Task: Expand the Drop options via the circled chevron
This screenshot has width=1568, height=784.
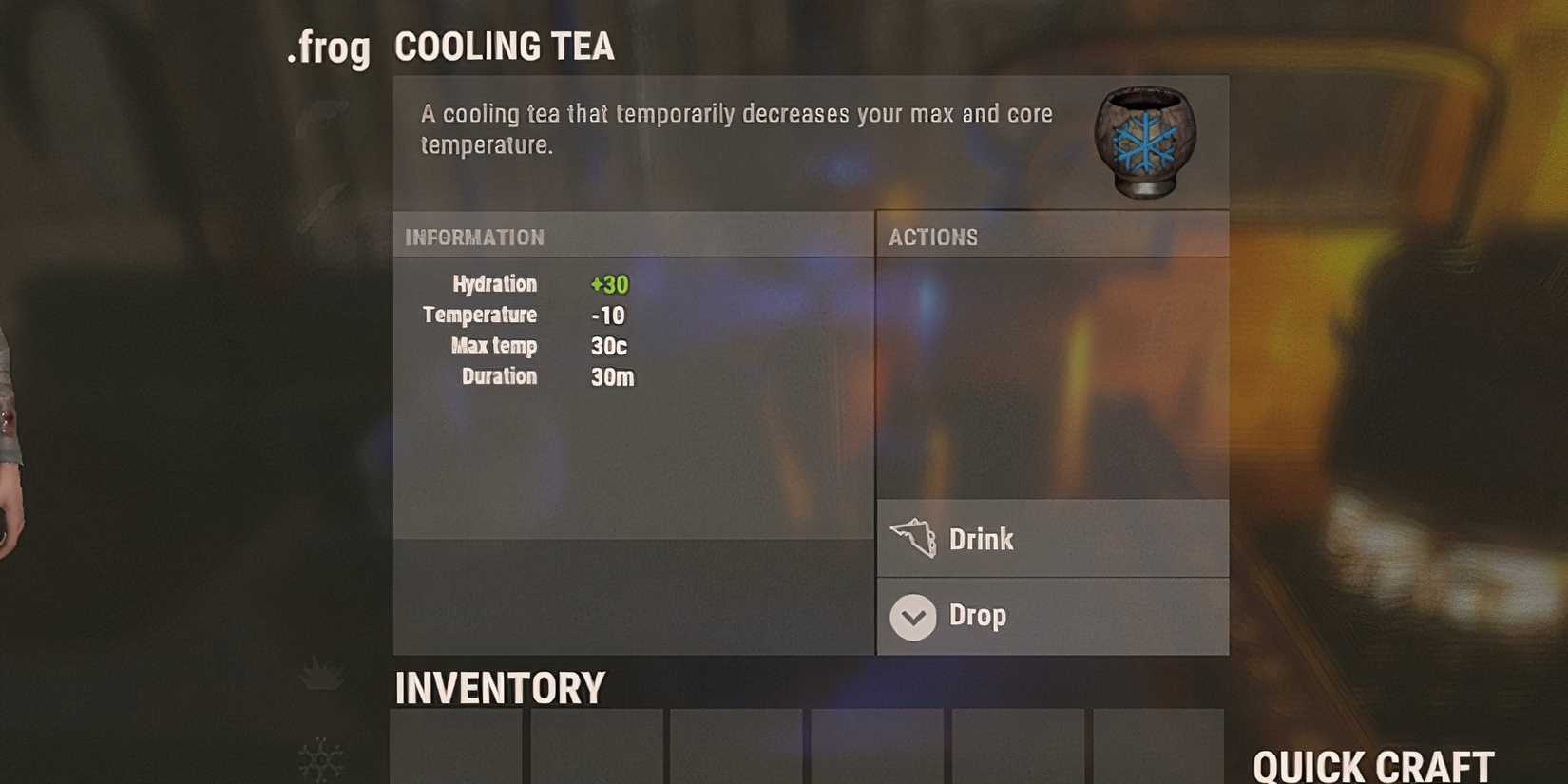Action: [x=912, y=617]
